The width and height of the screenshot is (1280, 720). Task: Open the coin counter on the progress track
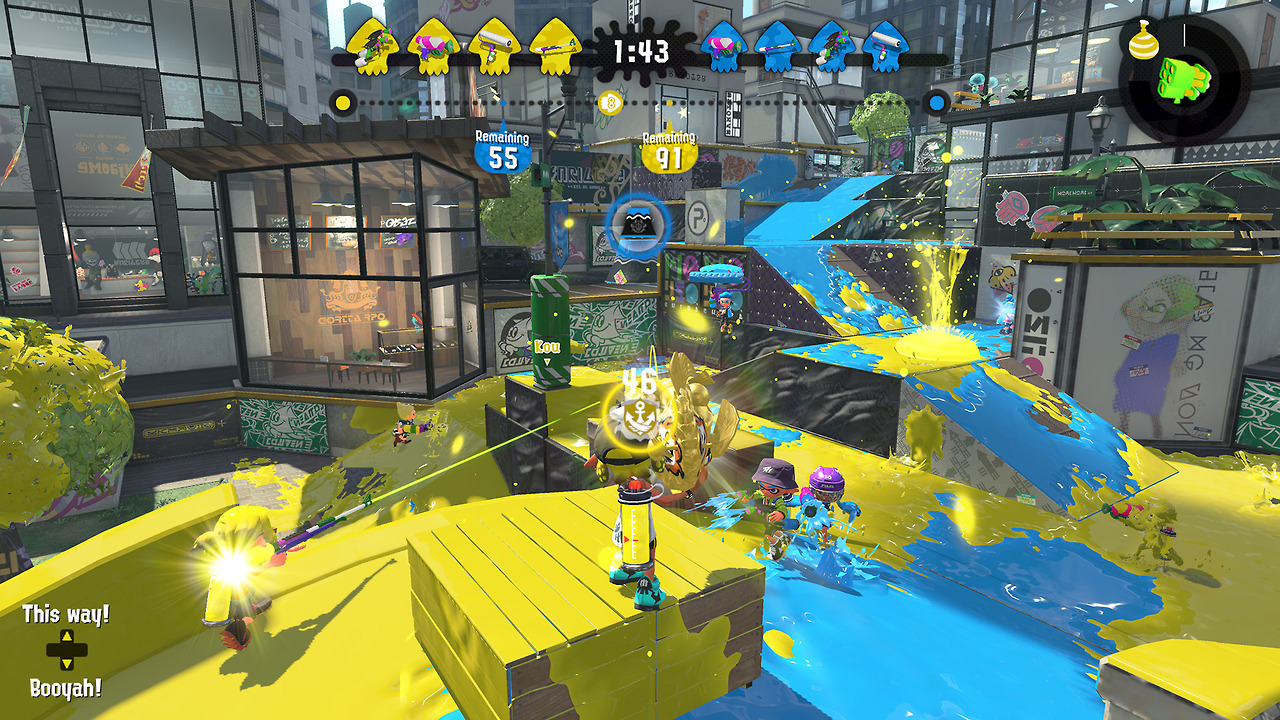pyautogui.click(x=608, y=101)
